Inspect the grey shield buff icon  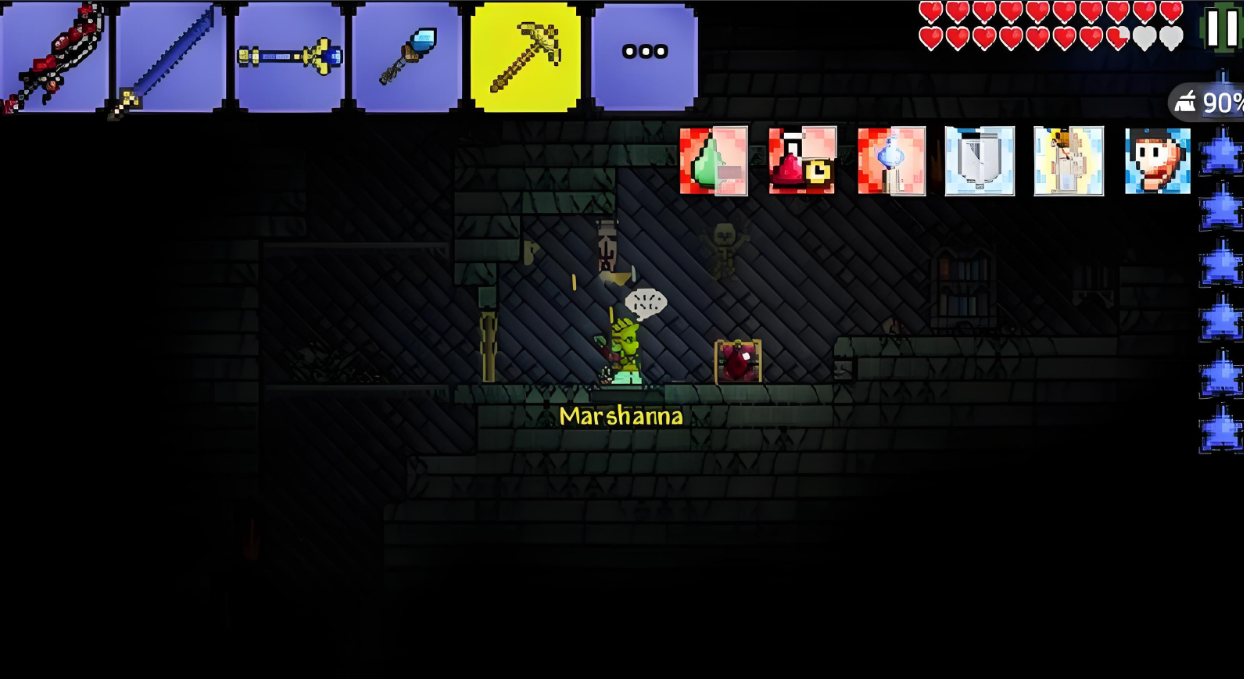pyautogui.click(x=980, y=160)
